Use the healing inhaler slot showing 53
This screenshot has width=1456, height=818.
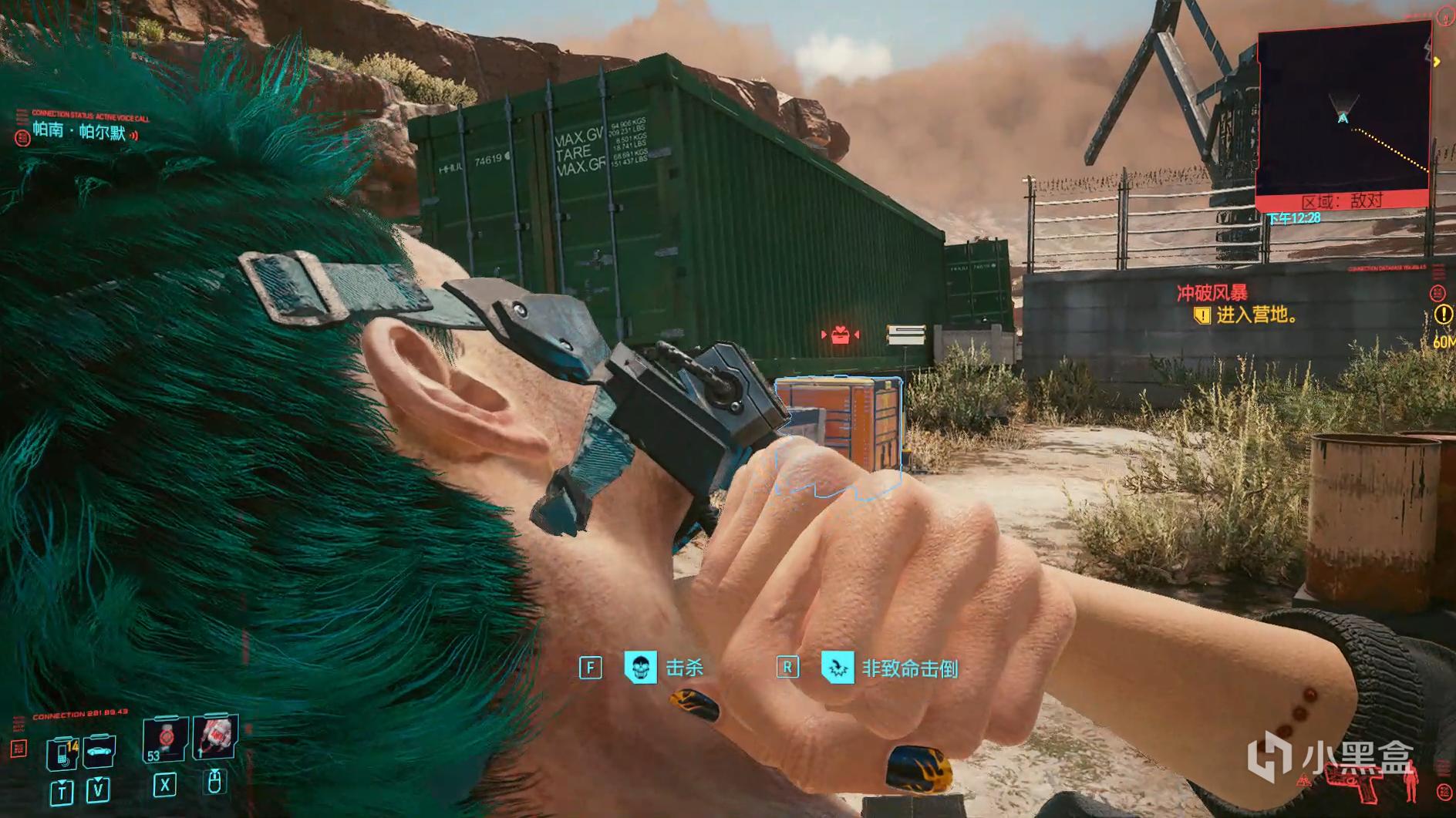coord(165,741)
